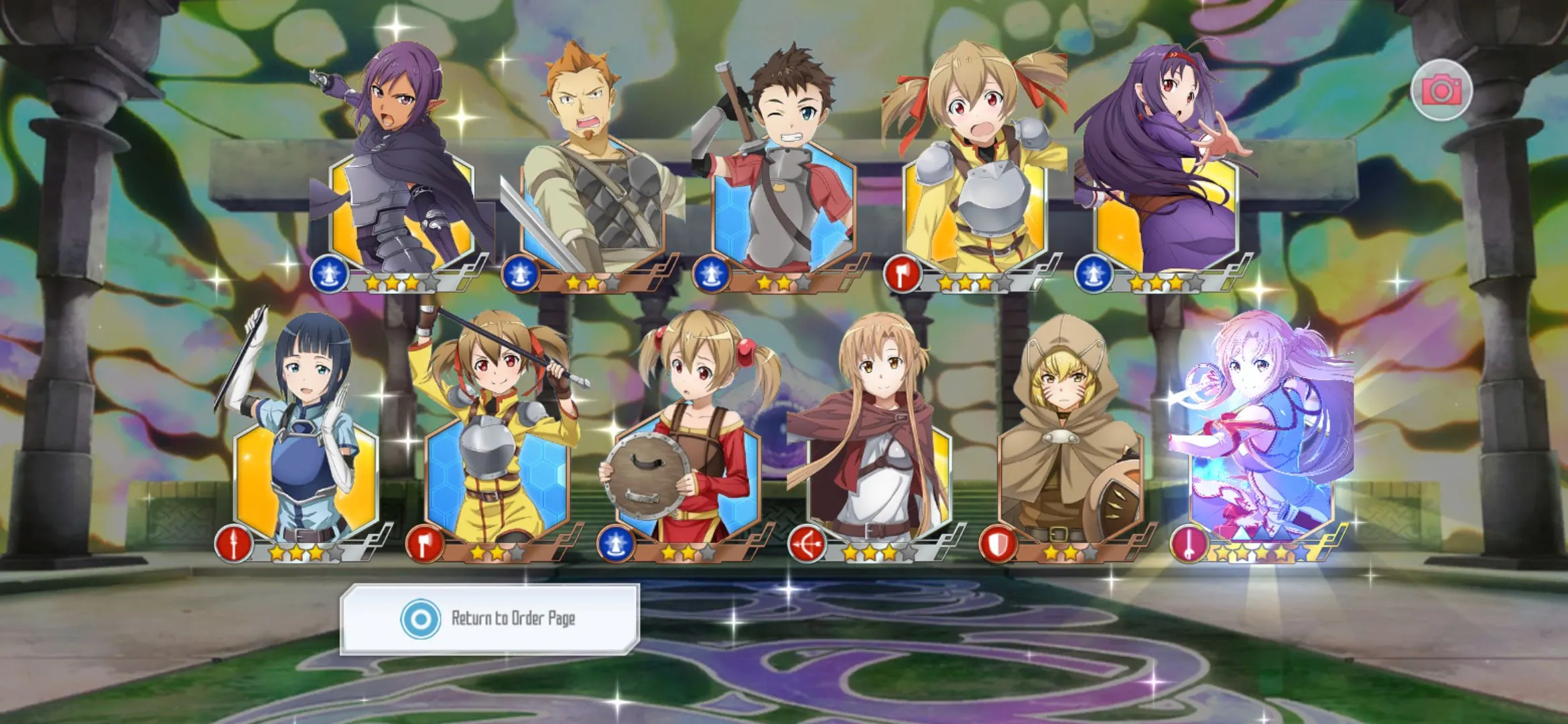The height and width of the screenshot is (724, 1568).
Task: Take a screenshot with the camera button
Action: tap(1441, 90)
